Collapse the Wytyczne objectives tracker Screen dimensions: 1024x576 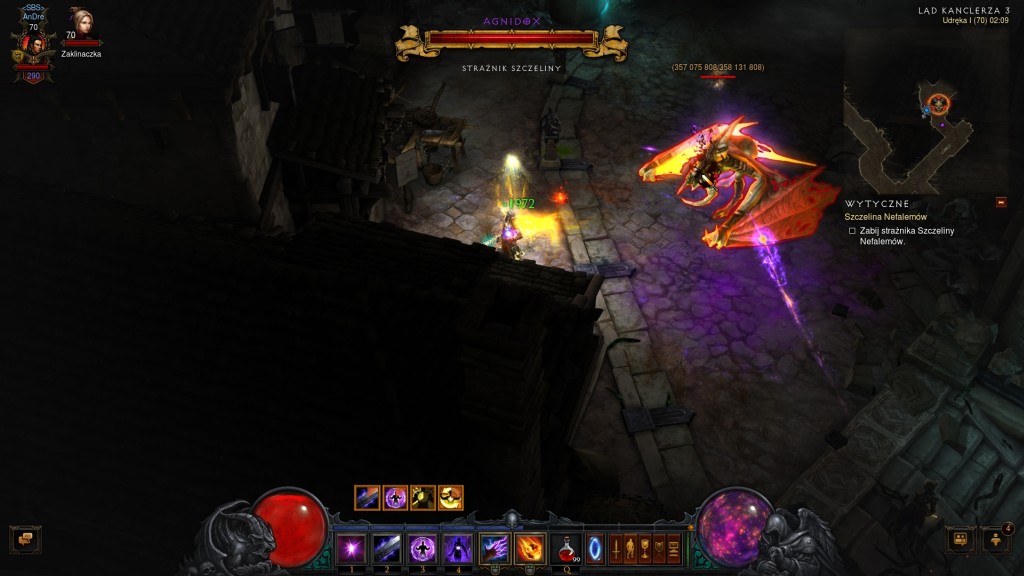1001,203
